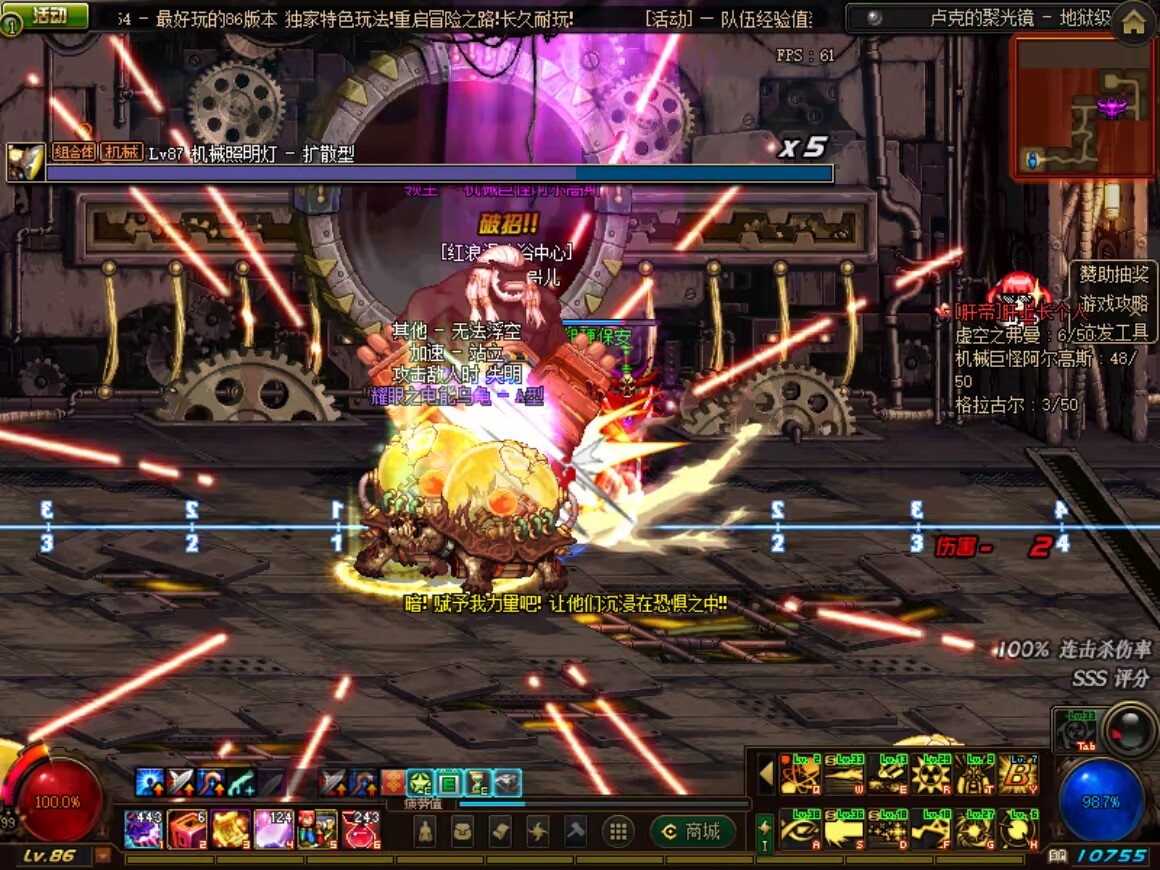Use the red cube item in slot 2
Image resolution: width=1160 pixels, height=870 pixels.
(x=187, y=830)
